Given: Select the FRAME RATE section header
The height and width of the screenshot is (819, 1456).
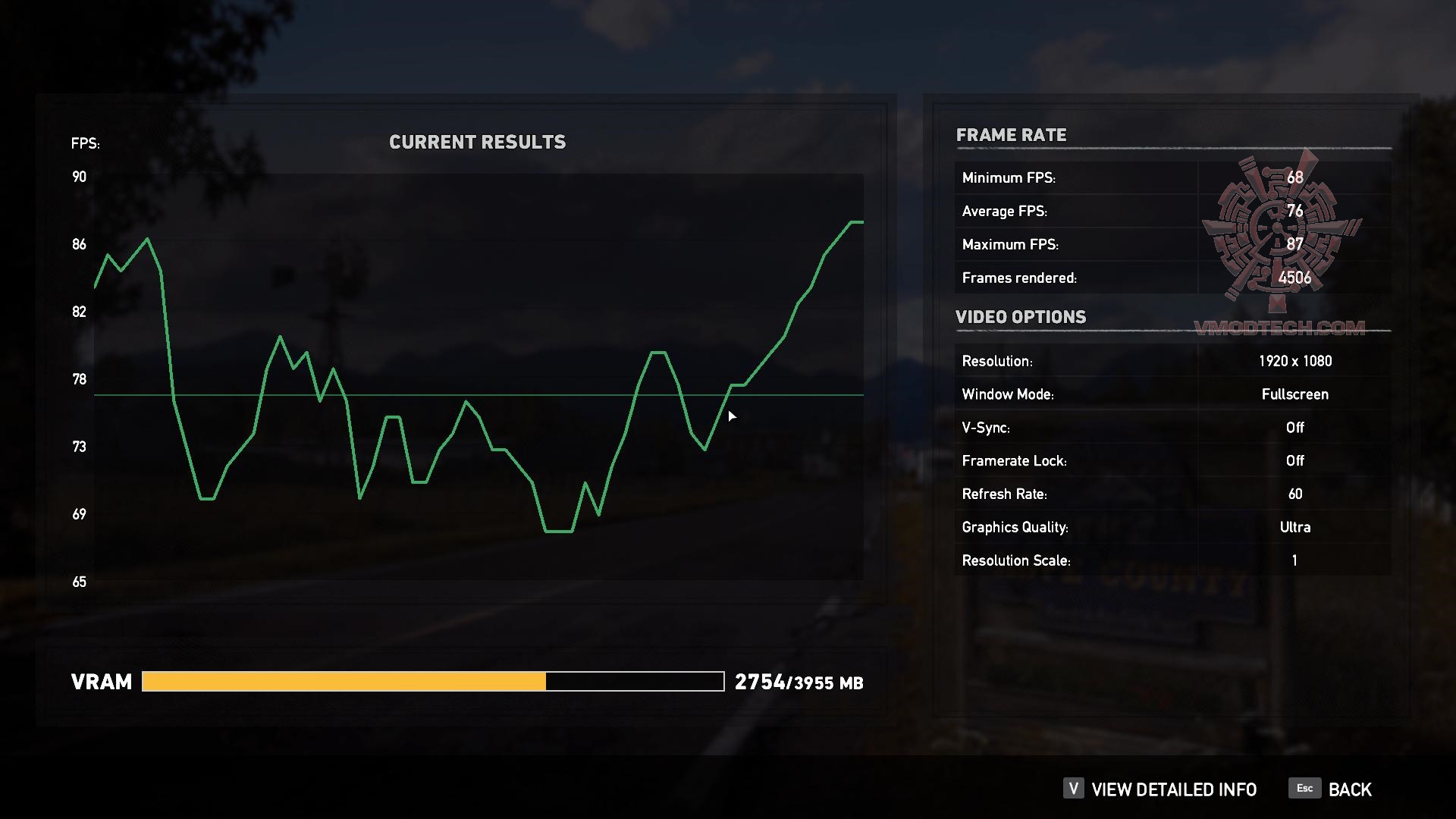Looking at the screenshot, I should [x=1012, y=135].
